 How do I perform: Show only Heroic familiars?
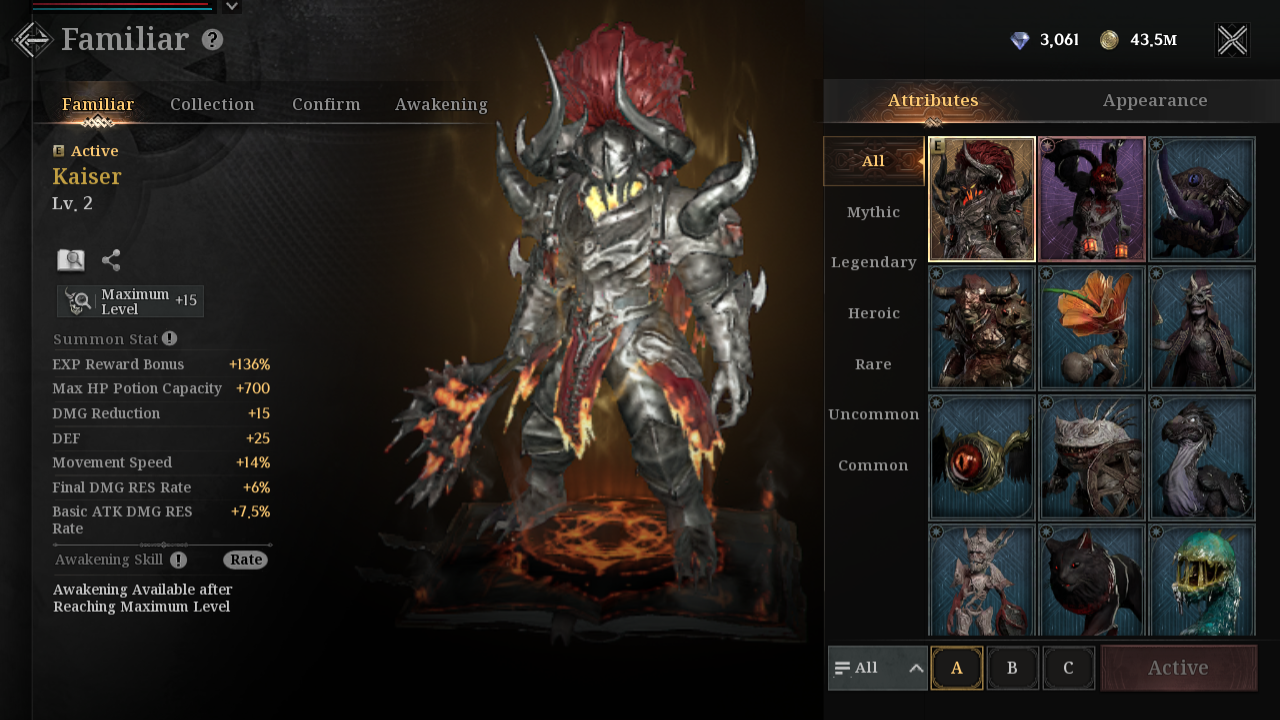[873, 313]
